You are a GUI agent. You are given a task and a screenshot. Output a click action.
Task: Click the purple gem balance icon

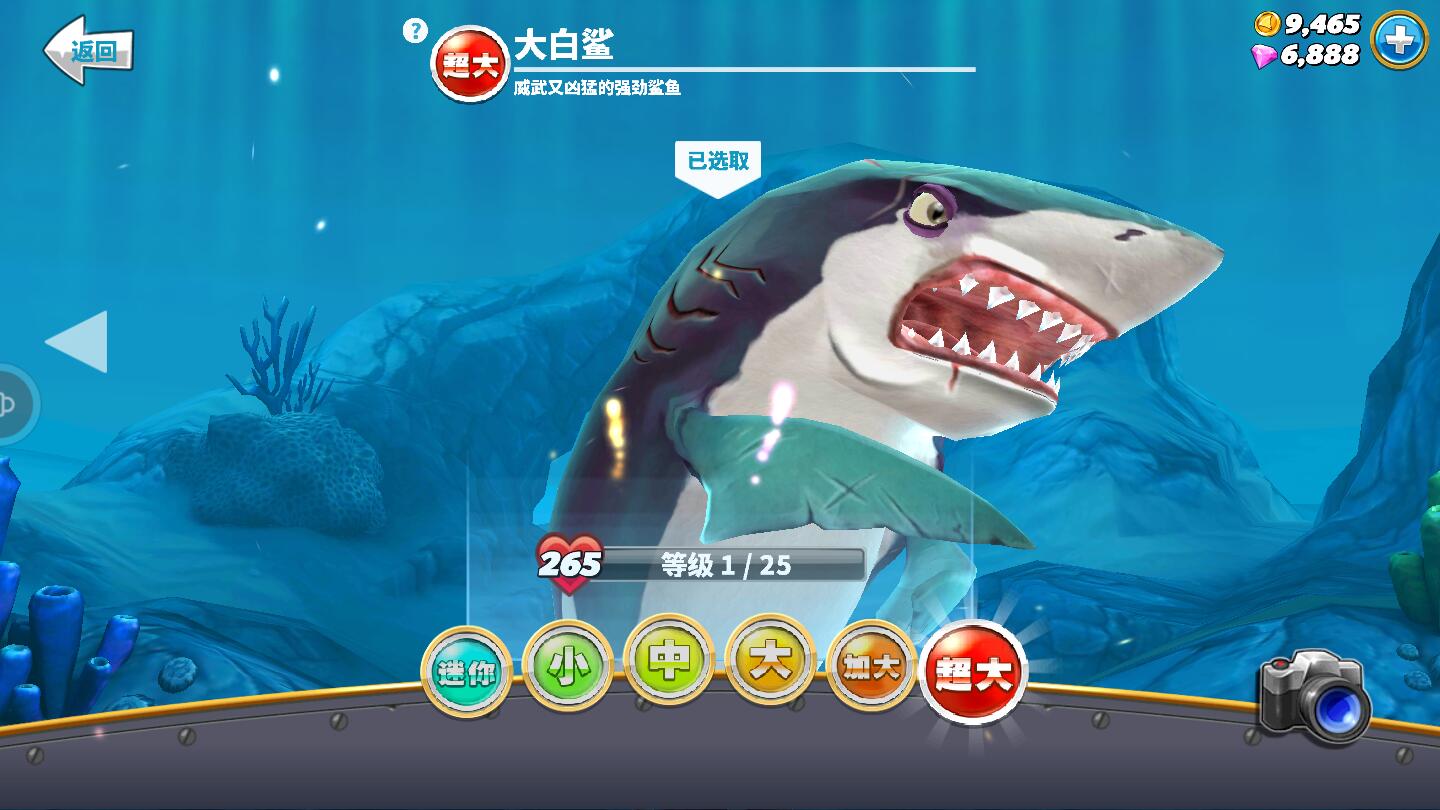pos(1265,55)
